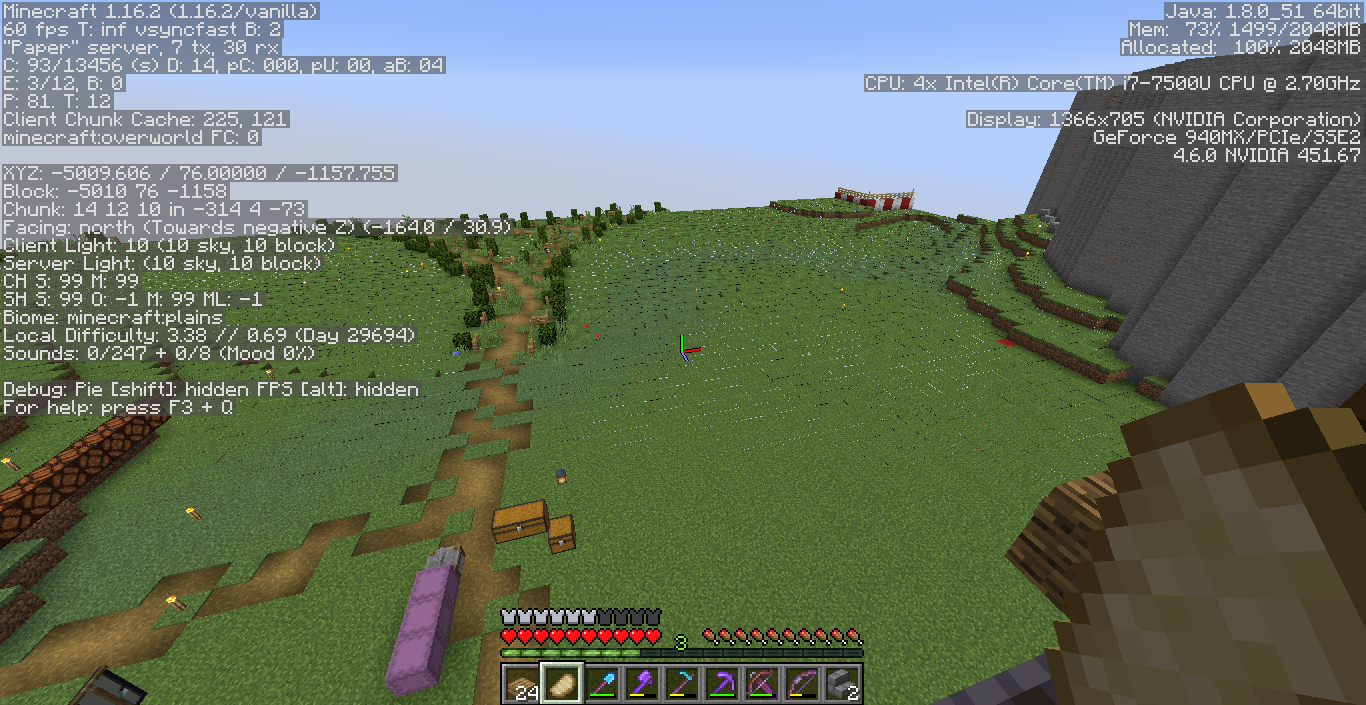The width and height of the screenshot is (1366, 705).
Task: Choose the diamond shovel in the hotbar
Action: pos(601,684)
